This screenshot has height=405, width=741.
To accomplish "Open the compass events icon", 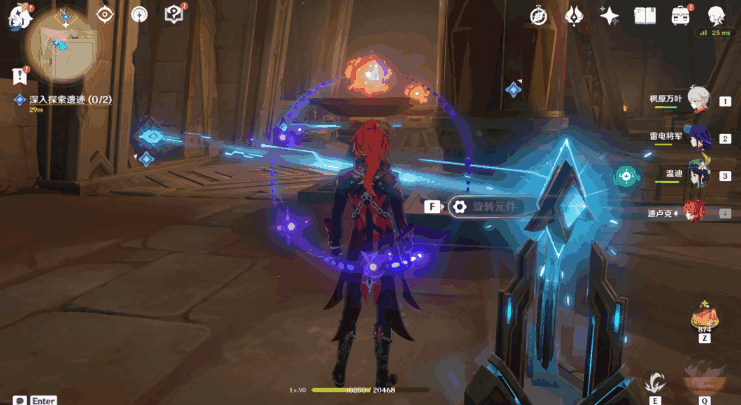I will coord(539,15).
